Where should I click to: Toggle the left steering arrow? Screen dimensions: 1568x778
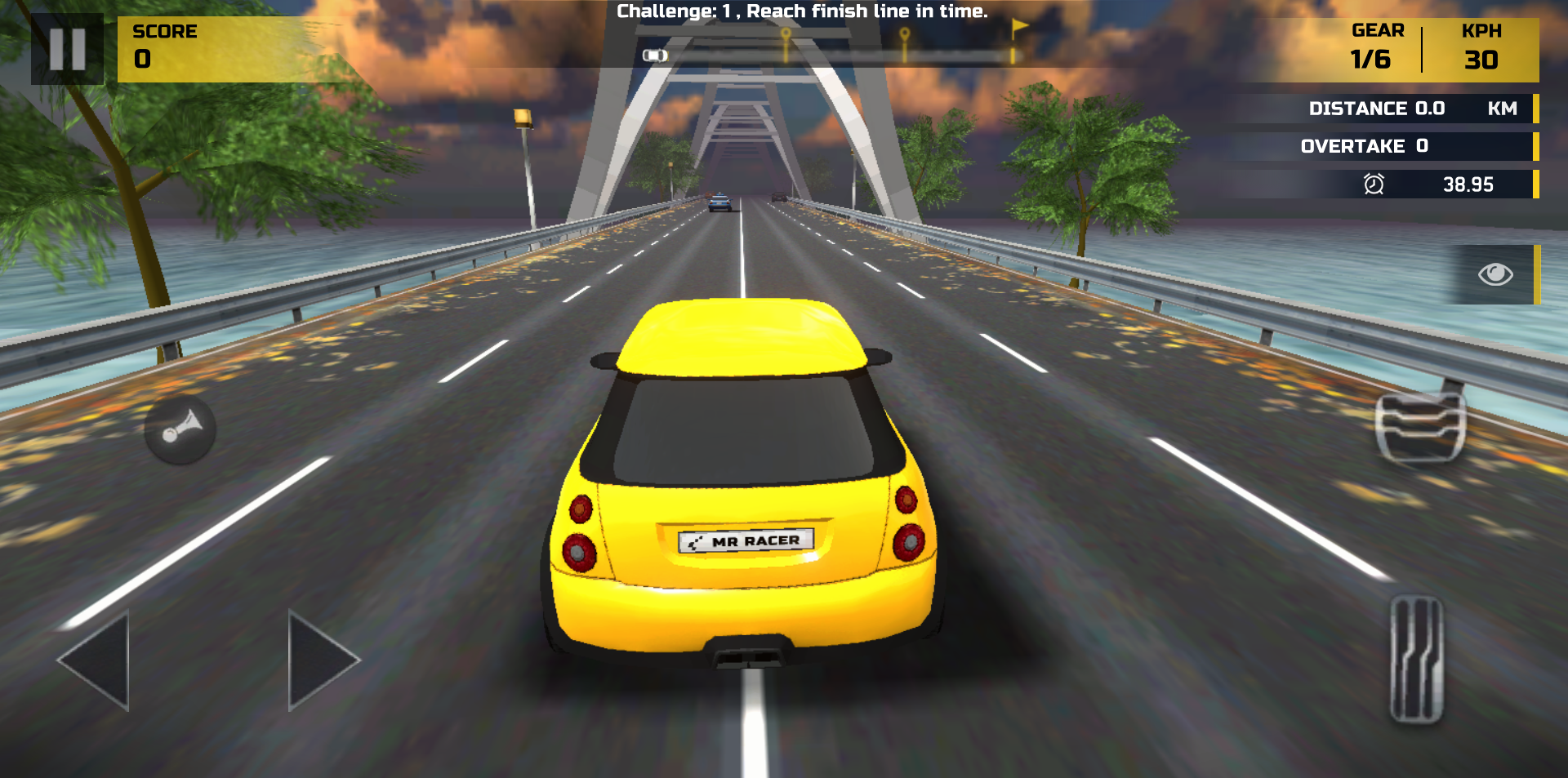(x=94, y=659)
